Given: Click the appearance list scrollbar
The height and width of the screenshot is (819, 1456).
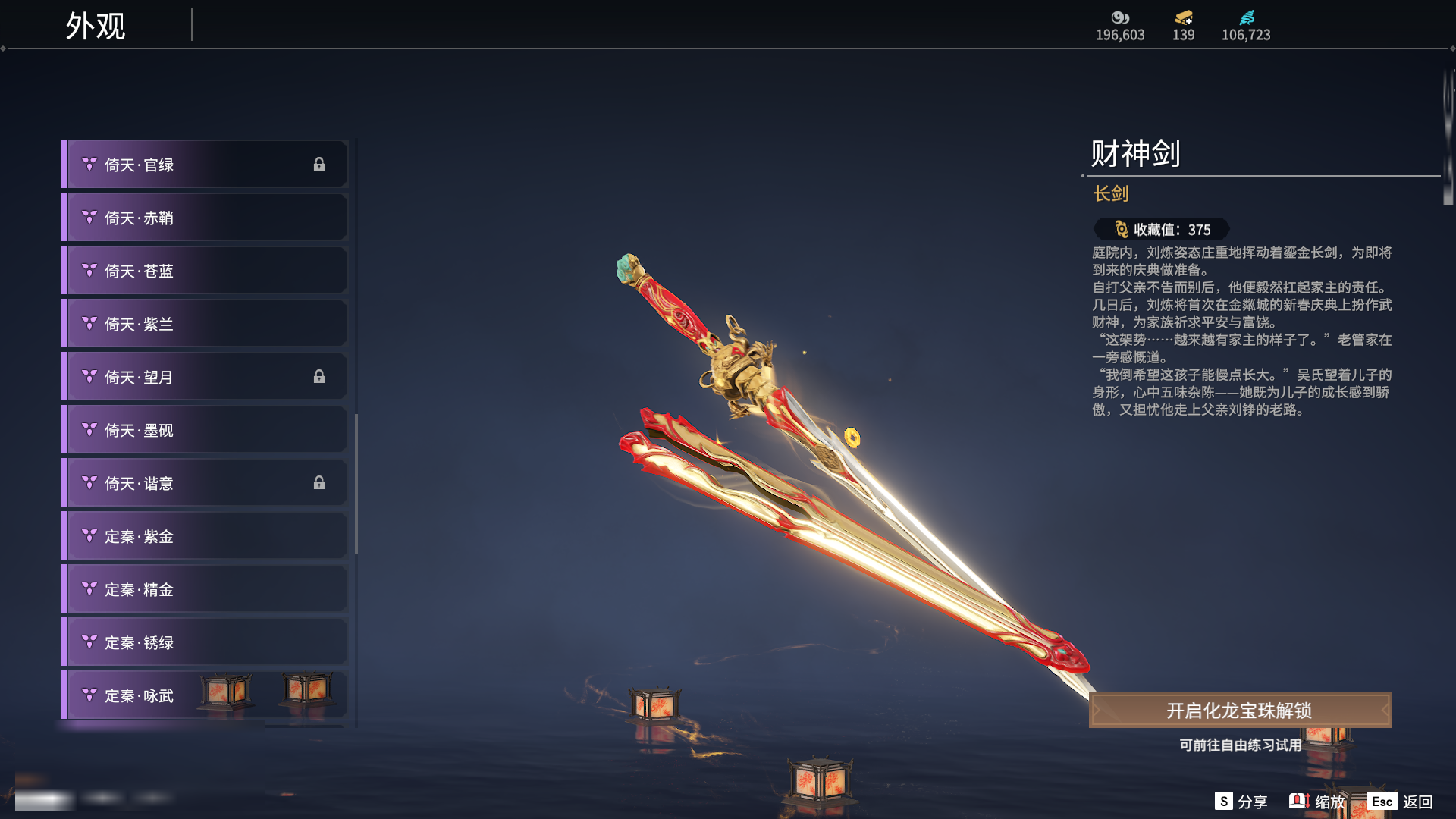Looking at the screenshot, I should 356,484.
